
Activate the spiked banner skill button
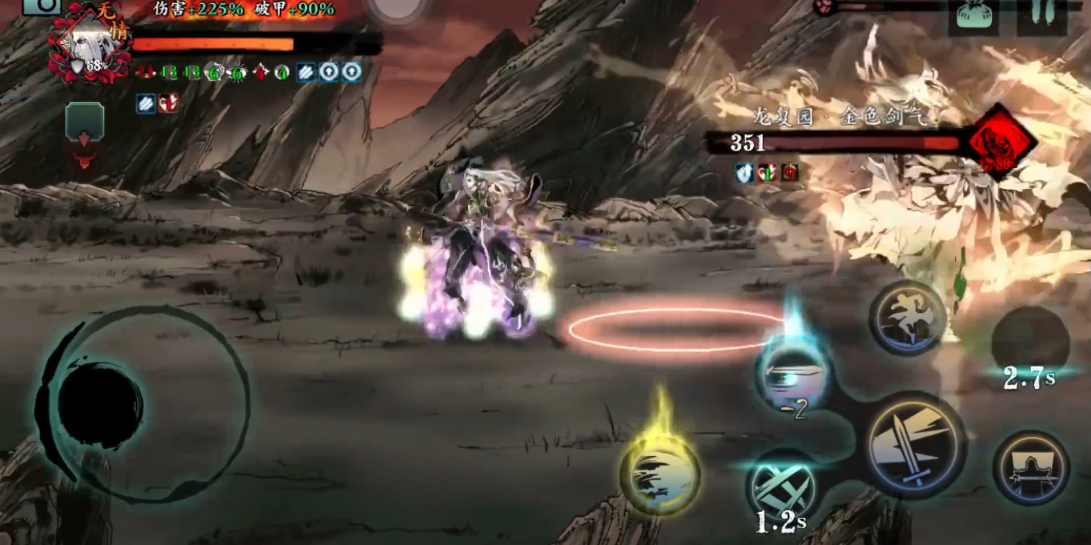click(x=1030, y=468)
